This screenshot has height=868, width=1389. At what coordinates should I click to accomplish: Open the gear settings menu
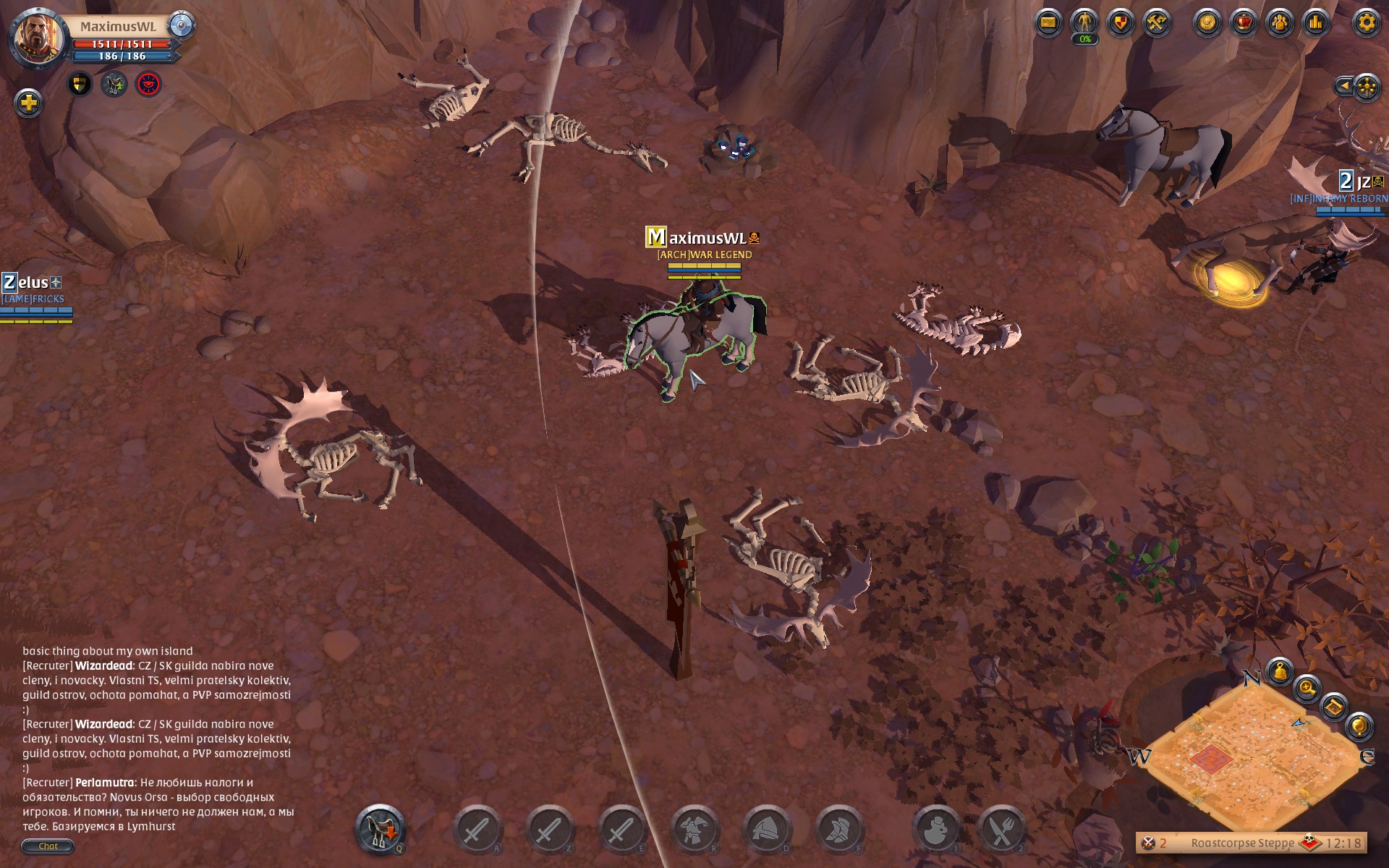pyautogui.click(x=1366, y=22)
